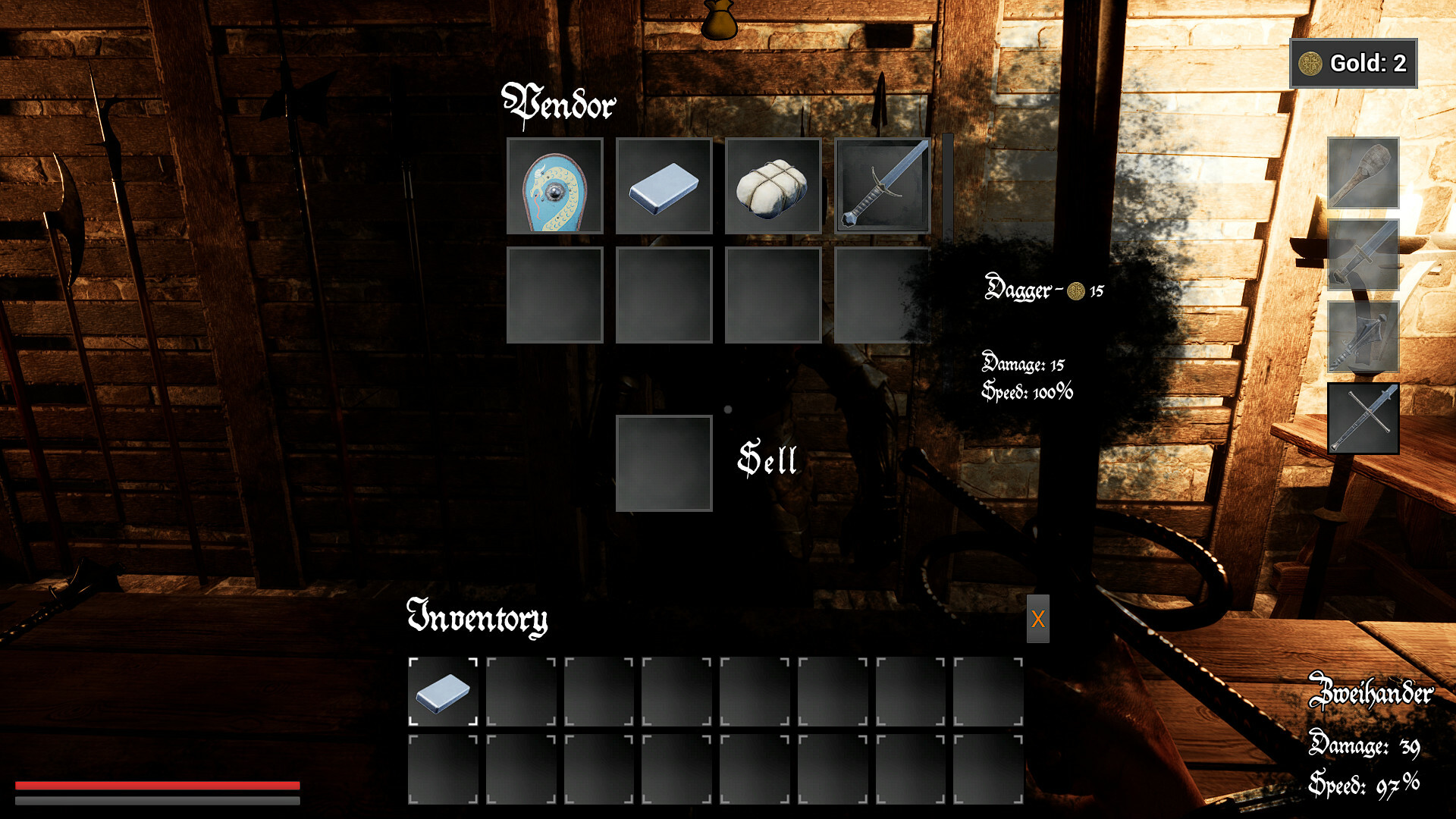
Task: Select the Dagger in the Vendor panel
Action: click(x=881, y=187)
